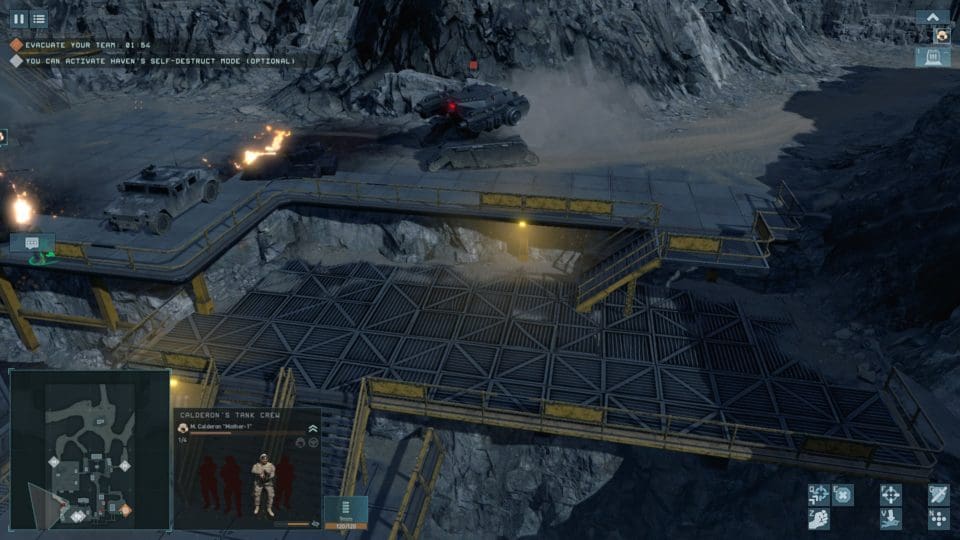Open the chat message icon
The image size is (960, 540).
tap(32, 243)
